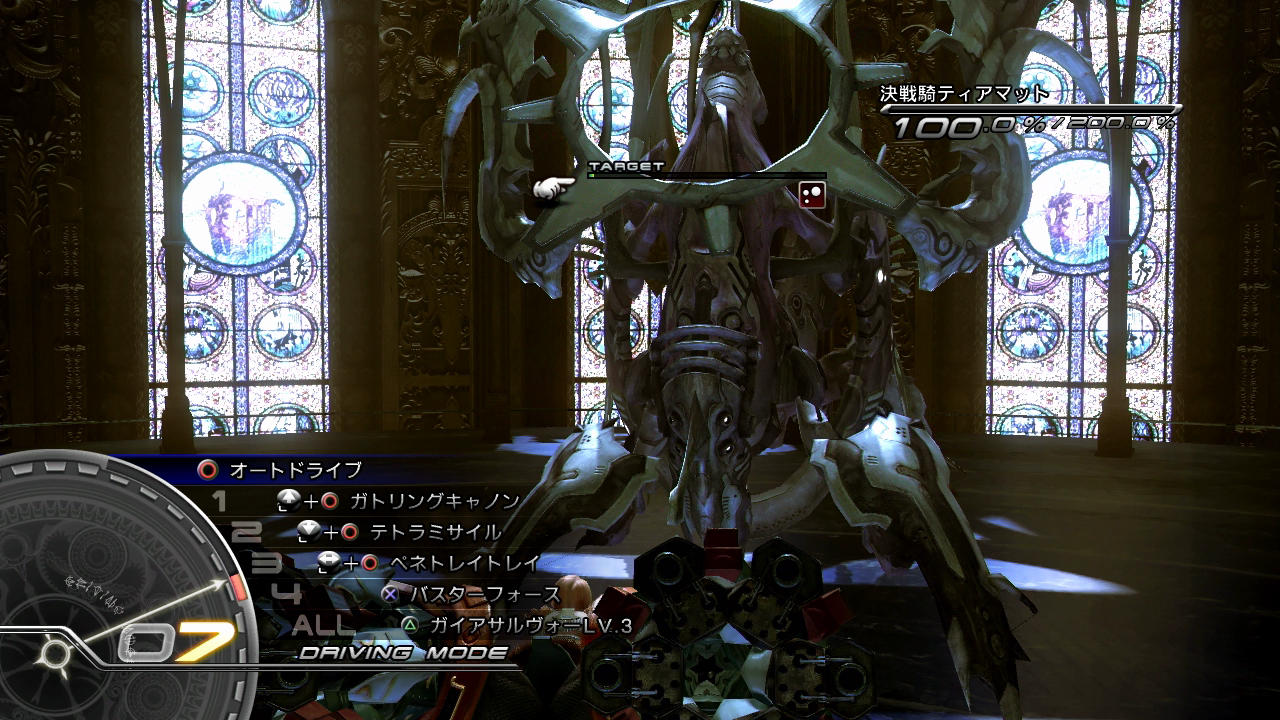
Task: Choose the ガトリングキャノン attack
Action: [435, 501]
